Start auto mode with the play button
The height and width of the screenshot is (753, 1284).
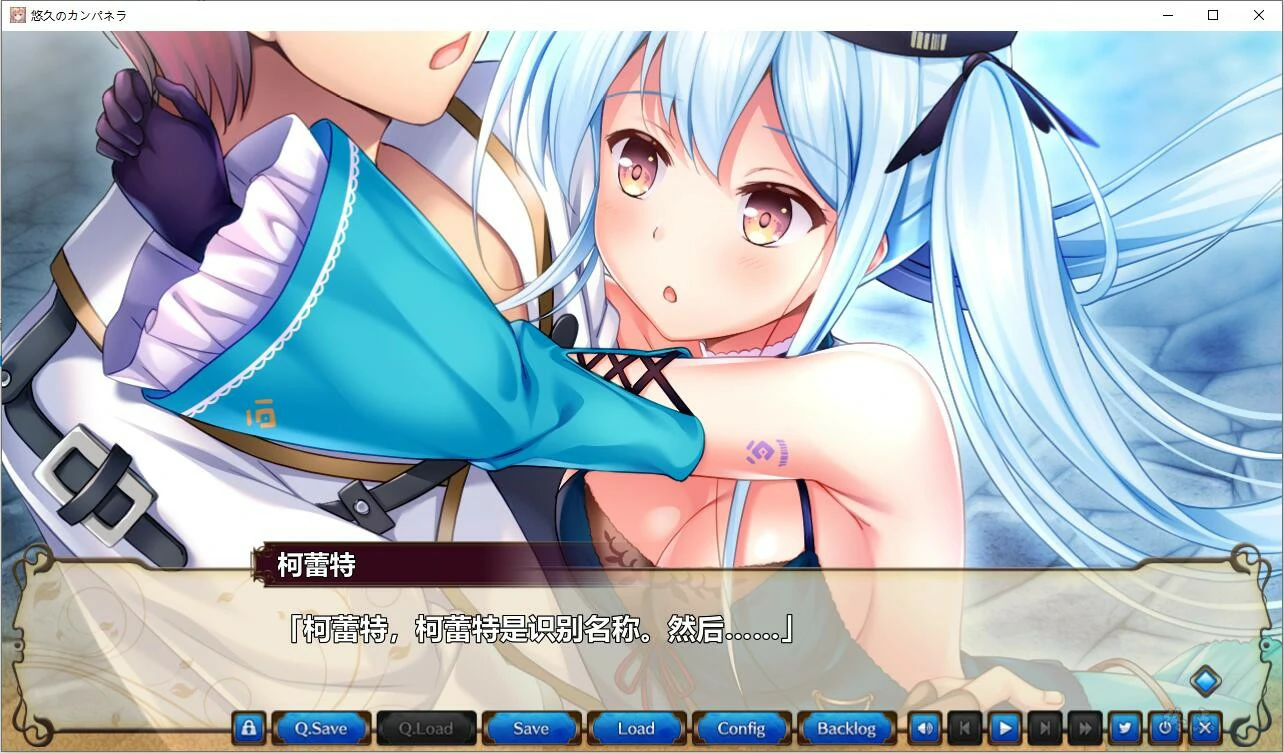(x=1003, y=727)
